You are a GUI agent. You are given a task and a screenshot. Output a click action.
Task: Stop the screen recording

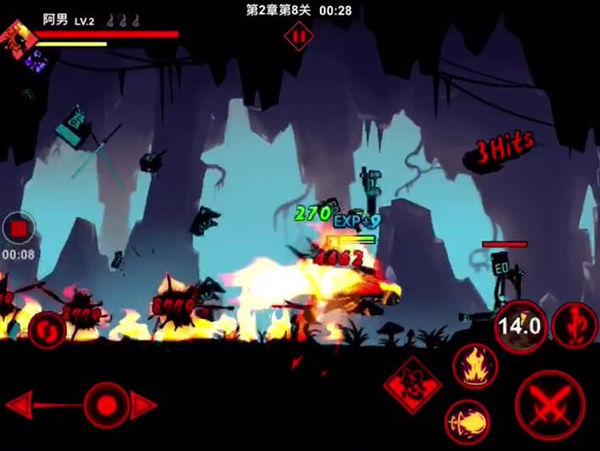(x=18, y=229)
